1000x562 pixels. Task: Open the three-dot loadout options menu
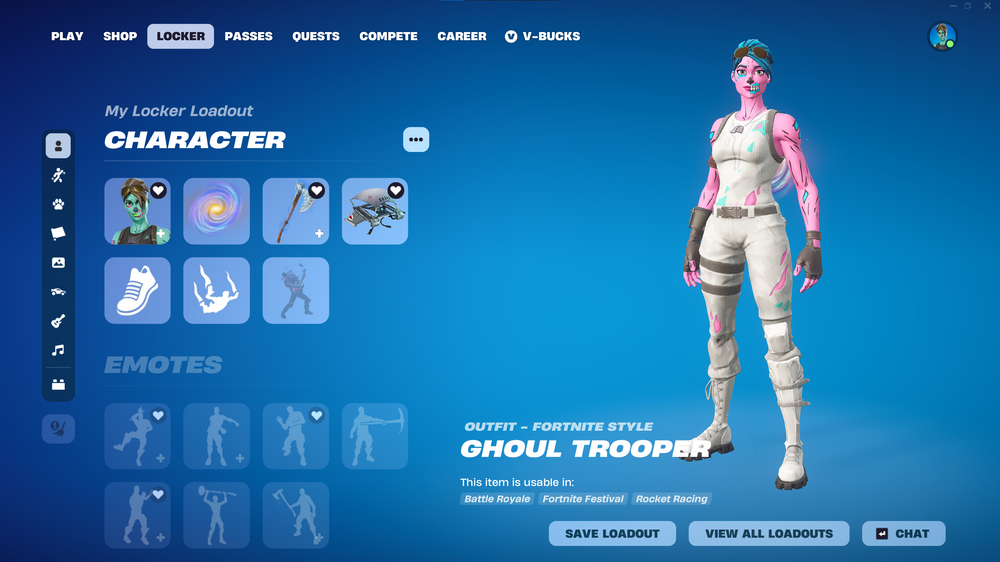[416, 140]
